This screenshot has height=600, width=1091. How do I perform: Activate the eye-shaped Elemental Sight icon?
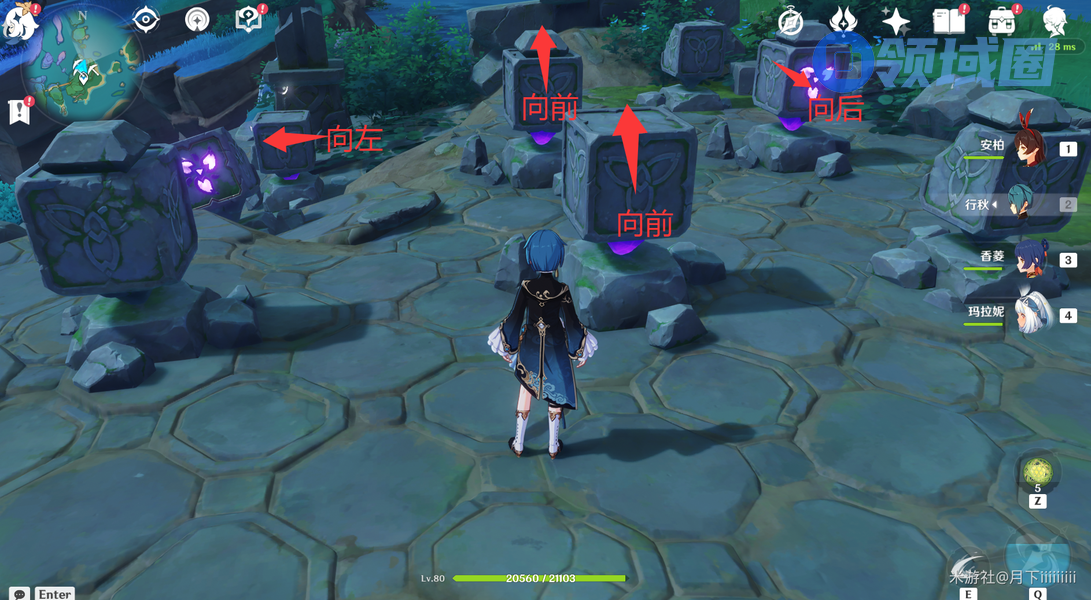(x=146, y=19)
